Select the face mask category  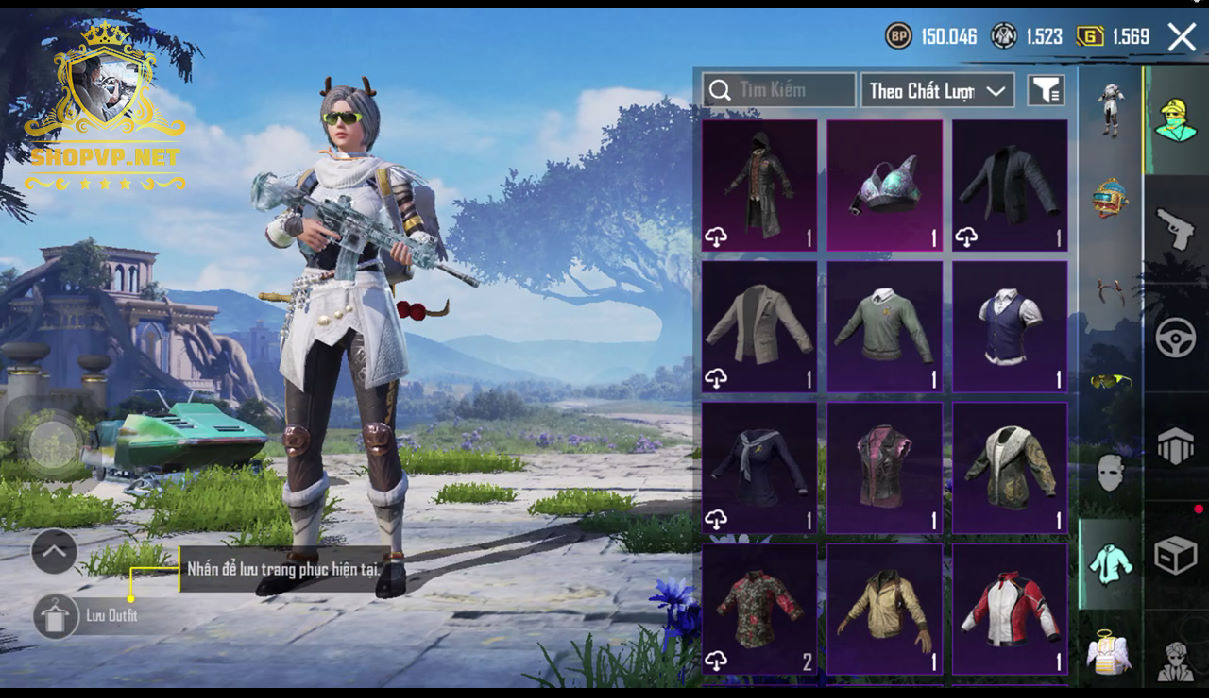point(1110,472)
